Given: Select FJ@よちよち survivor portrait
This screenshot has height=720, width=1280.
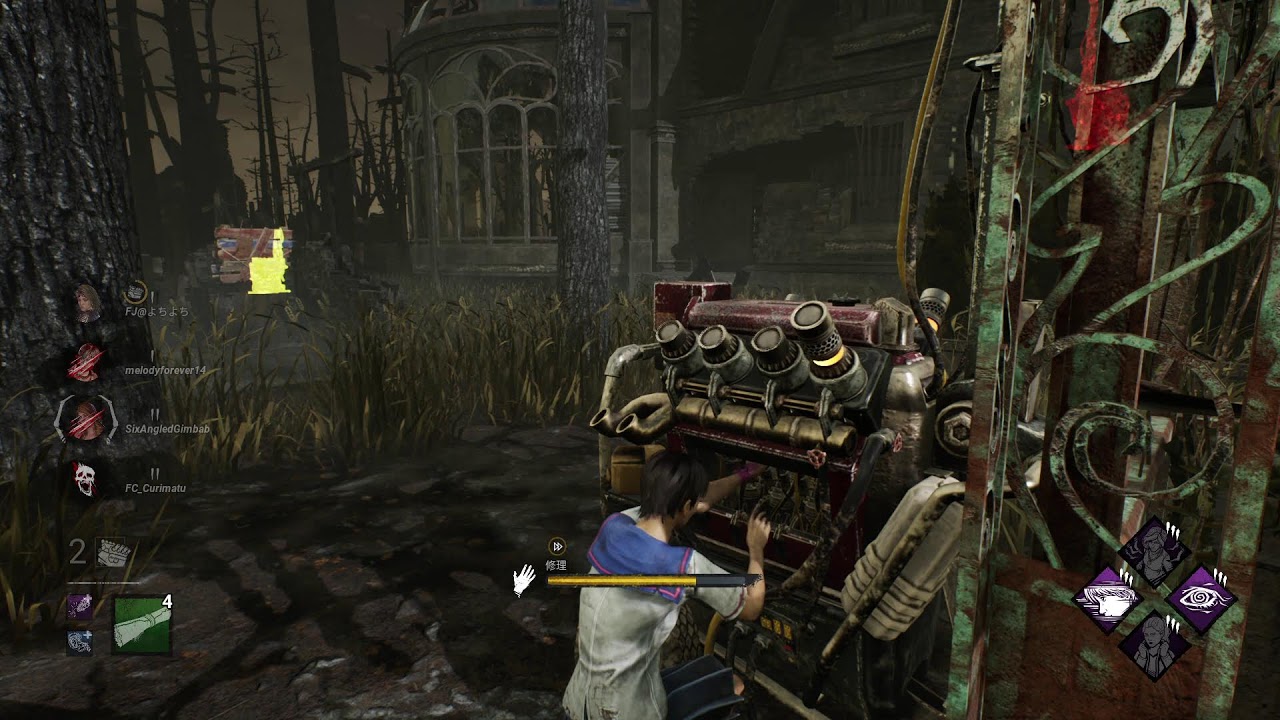Looking at the screenshot, I should [x=88, y=301].
